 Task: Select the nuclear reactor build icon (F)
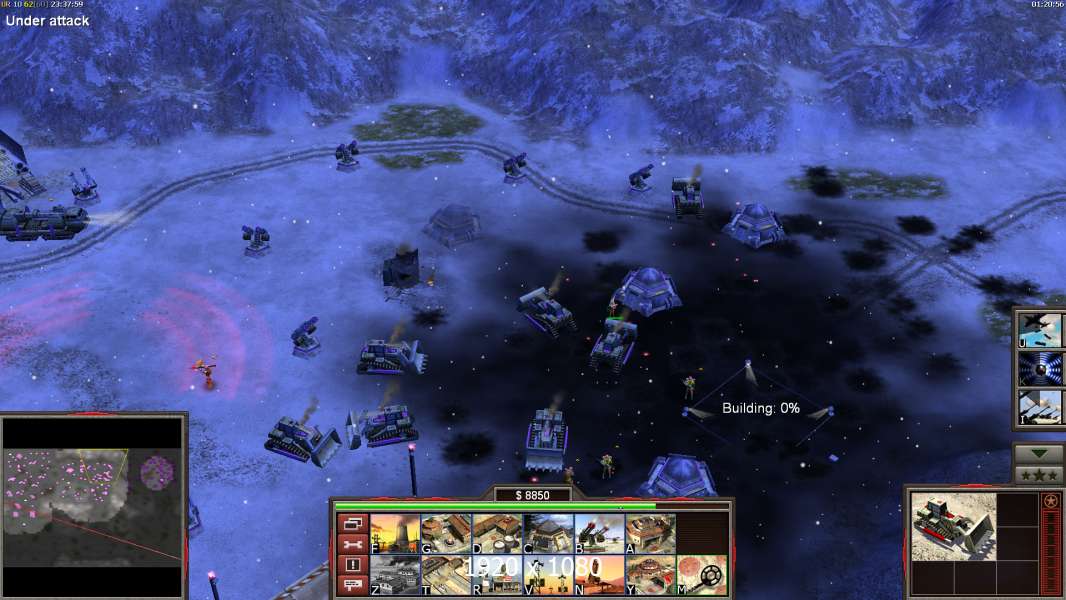pyautogui.click(x=395, y=534)
